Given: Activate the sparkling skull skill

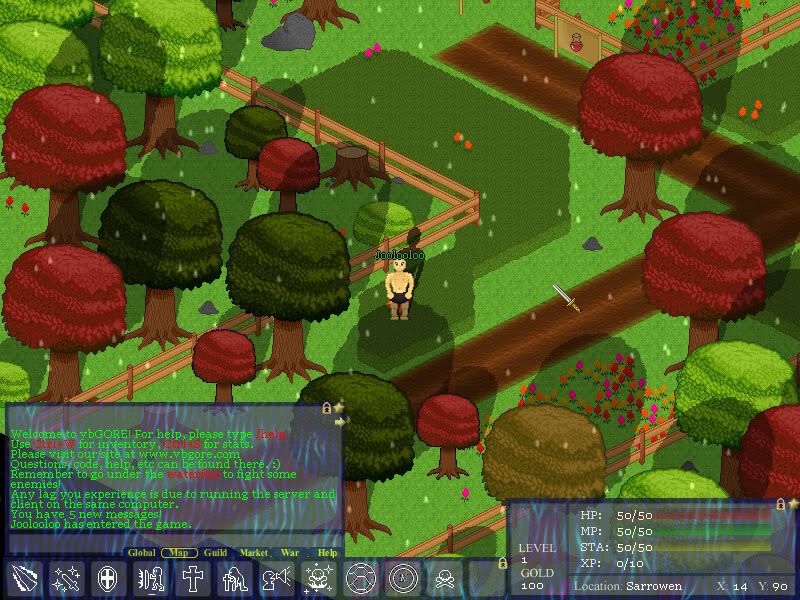Looking at the screenshot, I should pyautogui.click(x=318, y=579).
